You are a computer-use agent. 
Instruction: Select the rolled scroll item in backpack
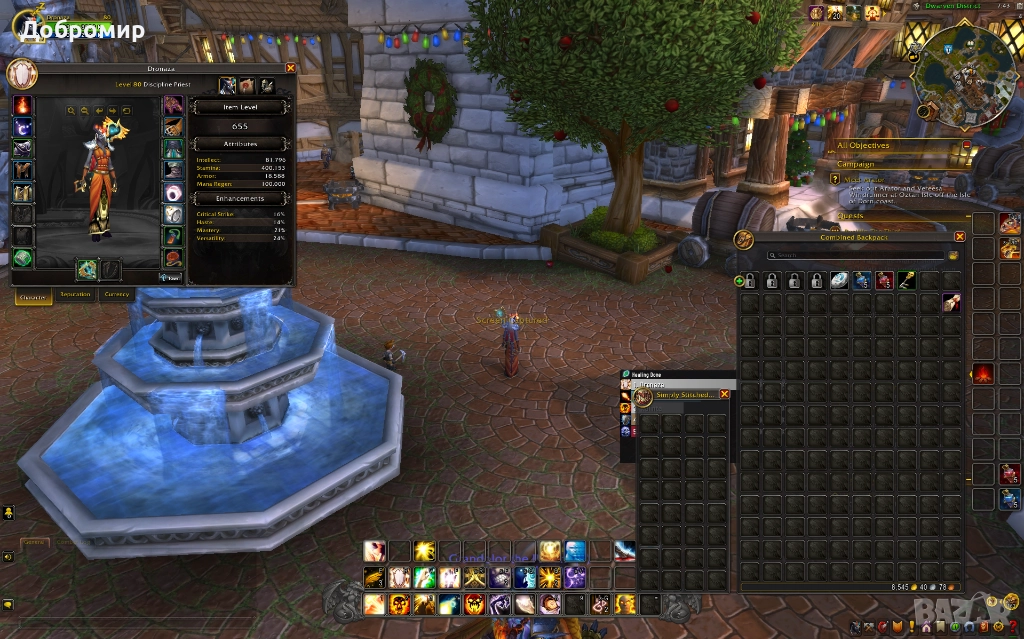coord(951,303)
